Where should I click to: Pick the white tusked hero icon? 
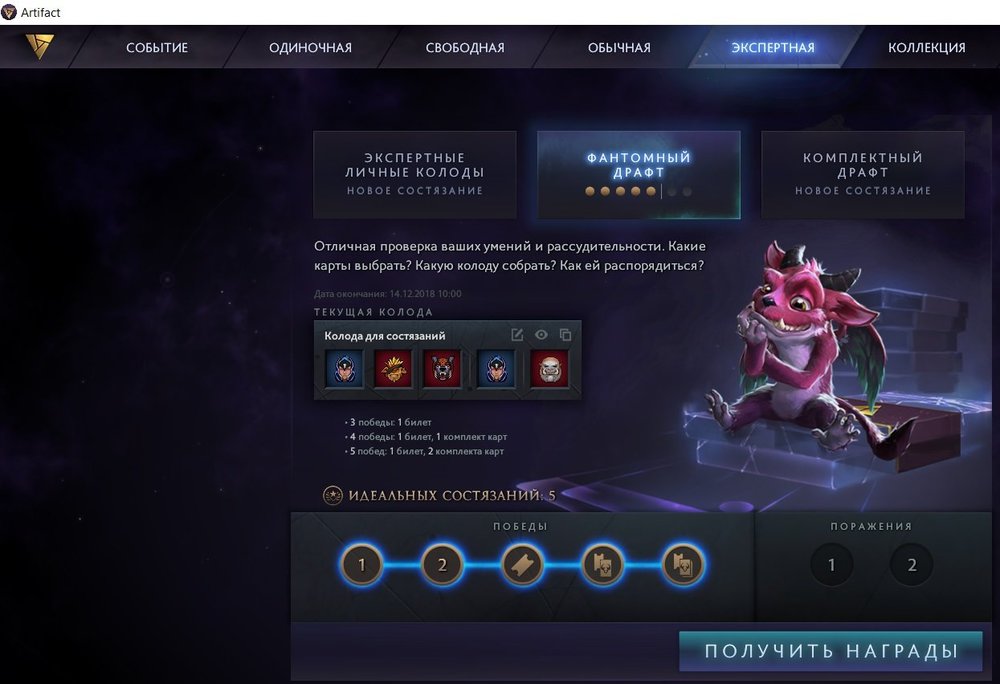click(549, 369)
